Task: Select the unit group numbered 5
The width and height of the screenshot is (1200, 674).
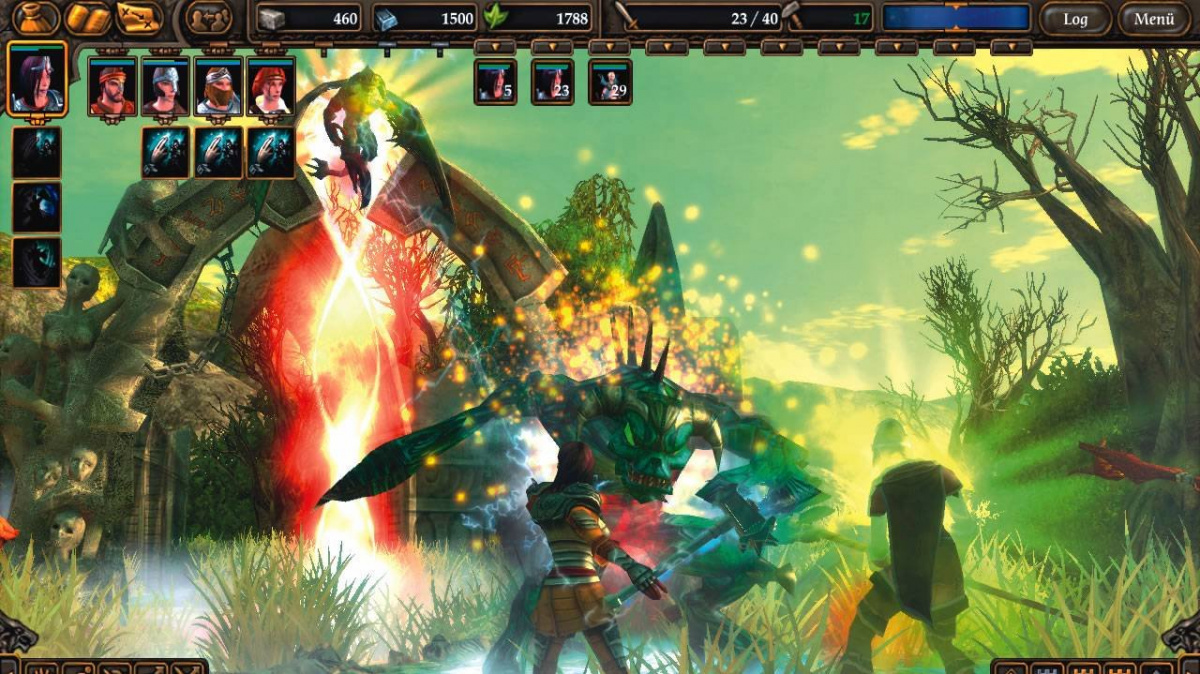Action: point(495,82)
